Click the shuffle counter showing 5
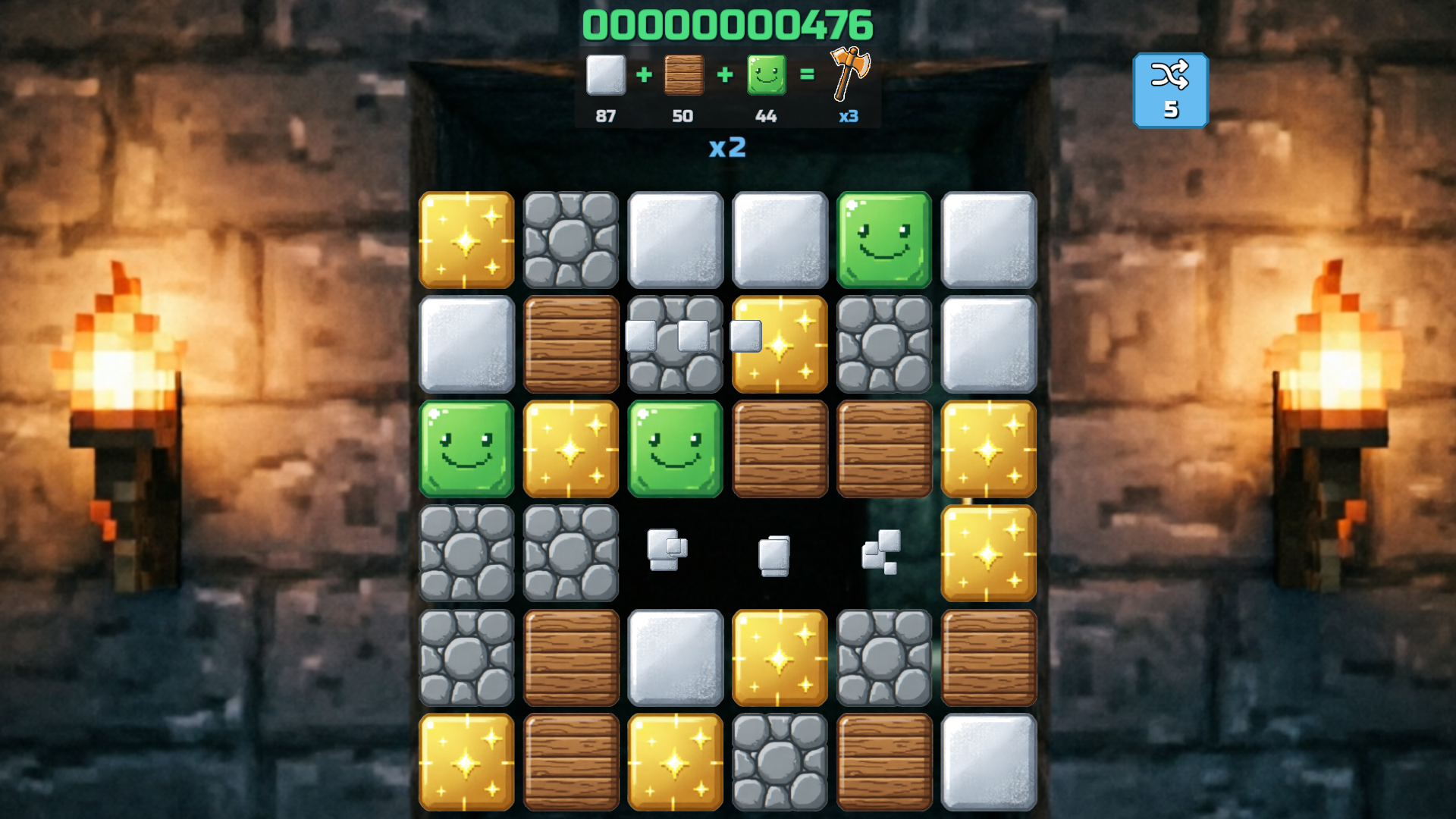Image resolution: width=1456 pixels, height=819 pixels. (x=1171, y=108)
